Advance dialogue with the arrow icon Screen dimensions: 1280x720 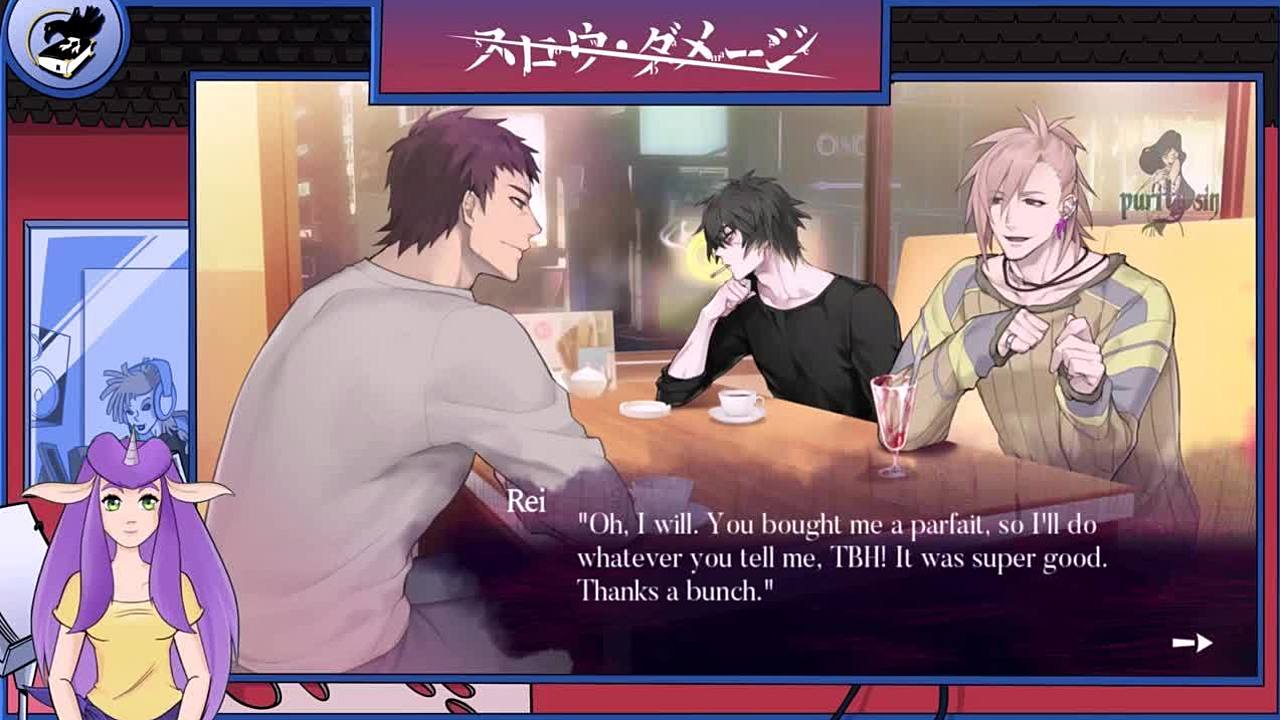coord(1192,643)
